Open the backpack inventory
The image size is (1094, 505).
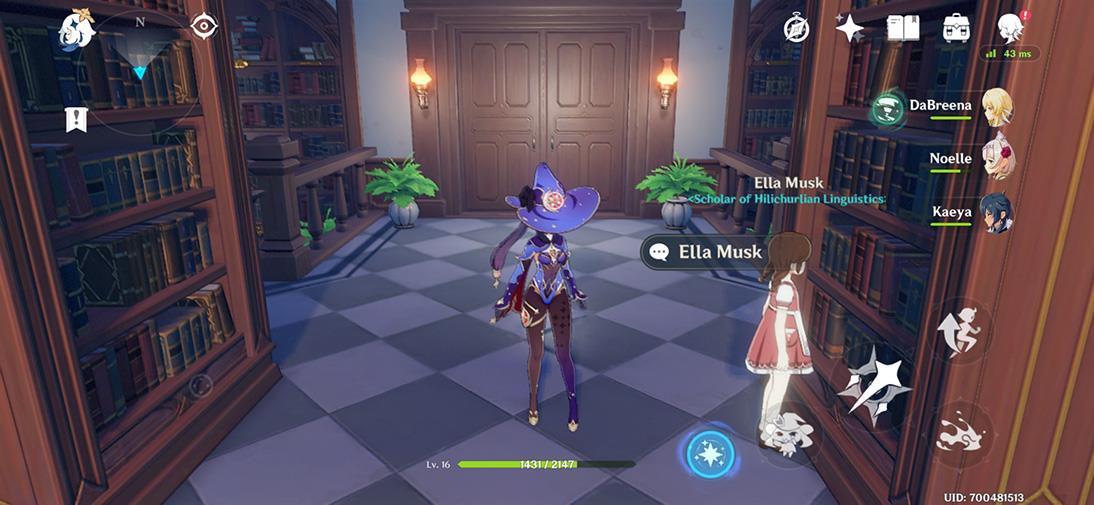956,28
